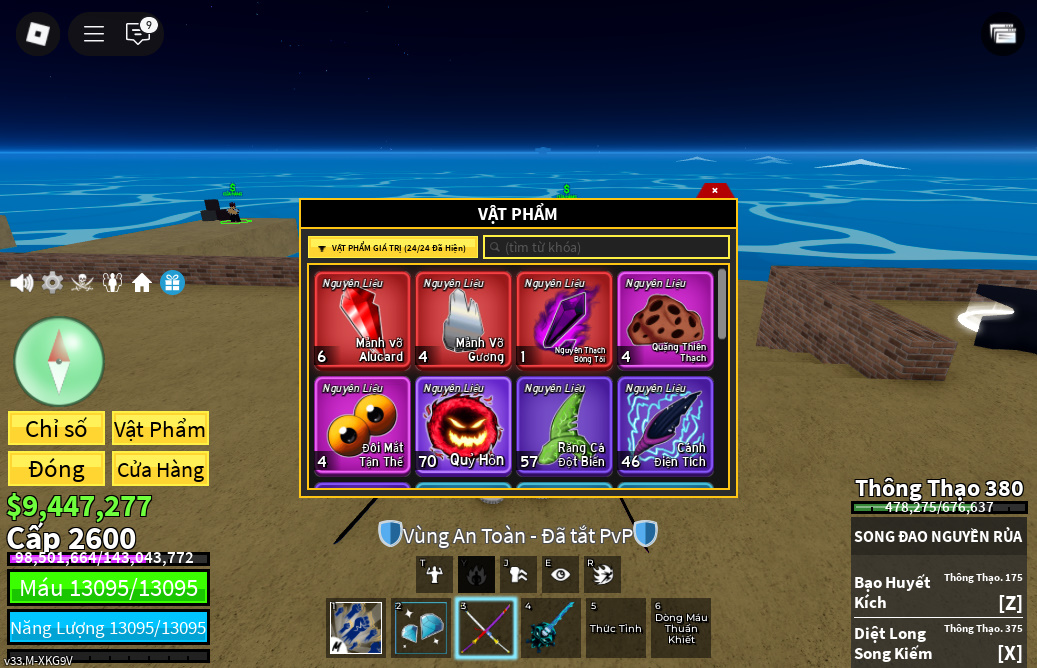Select the blue diamonds hotbar slot
The image size is (1037, 668).
pos(421,628)
